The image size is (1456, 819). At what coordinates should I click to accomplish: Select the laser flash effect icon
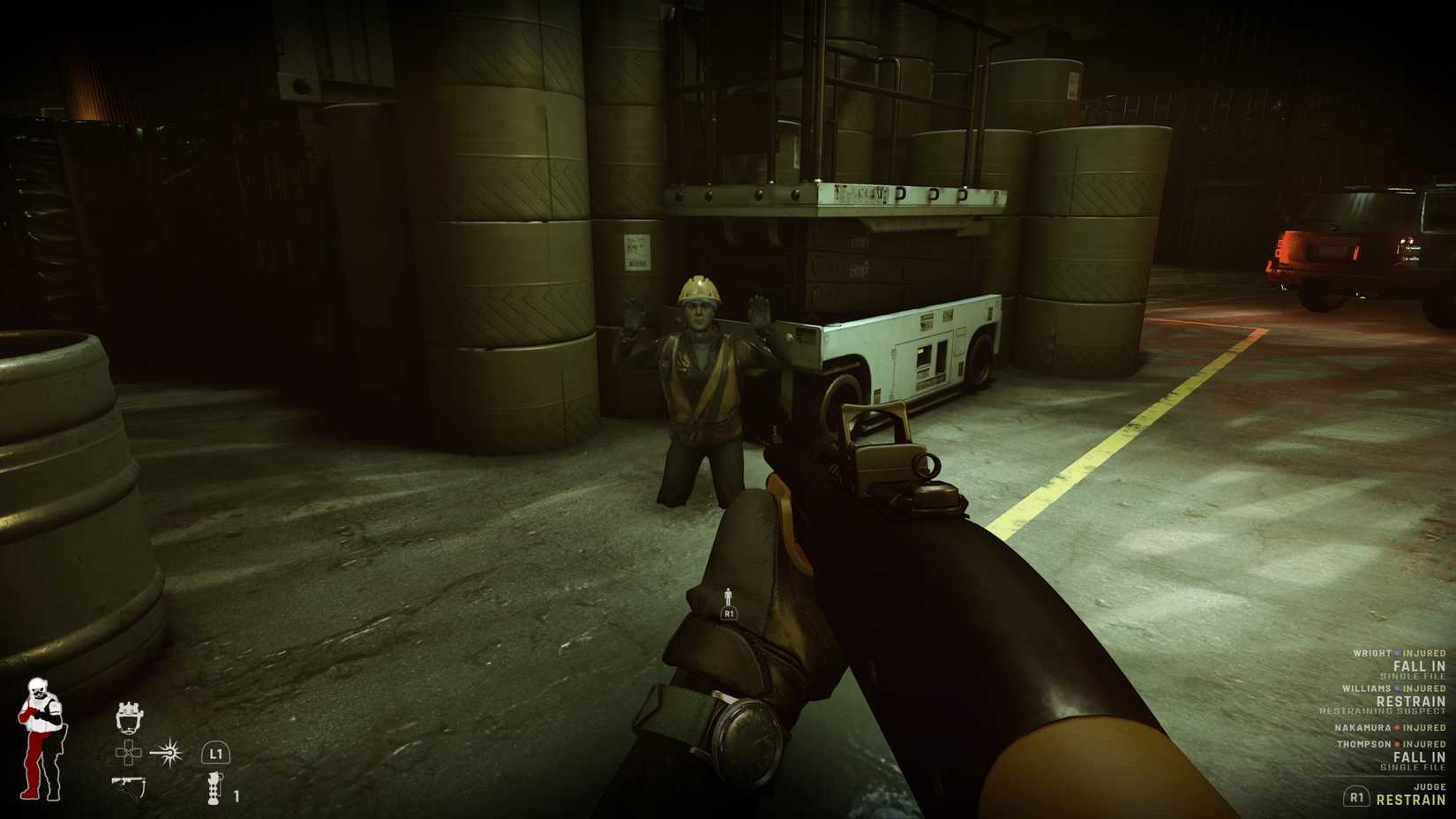pos(168,753)
